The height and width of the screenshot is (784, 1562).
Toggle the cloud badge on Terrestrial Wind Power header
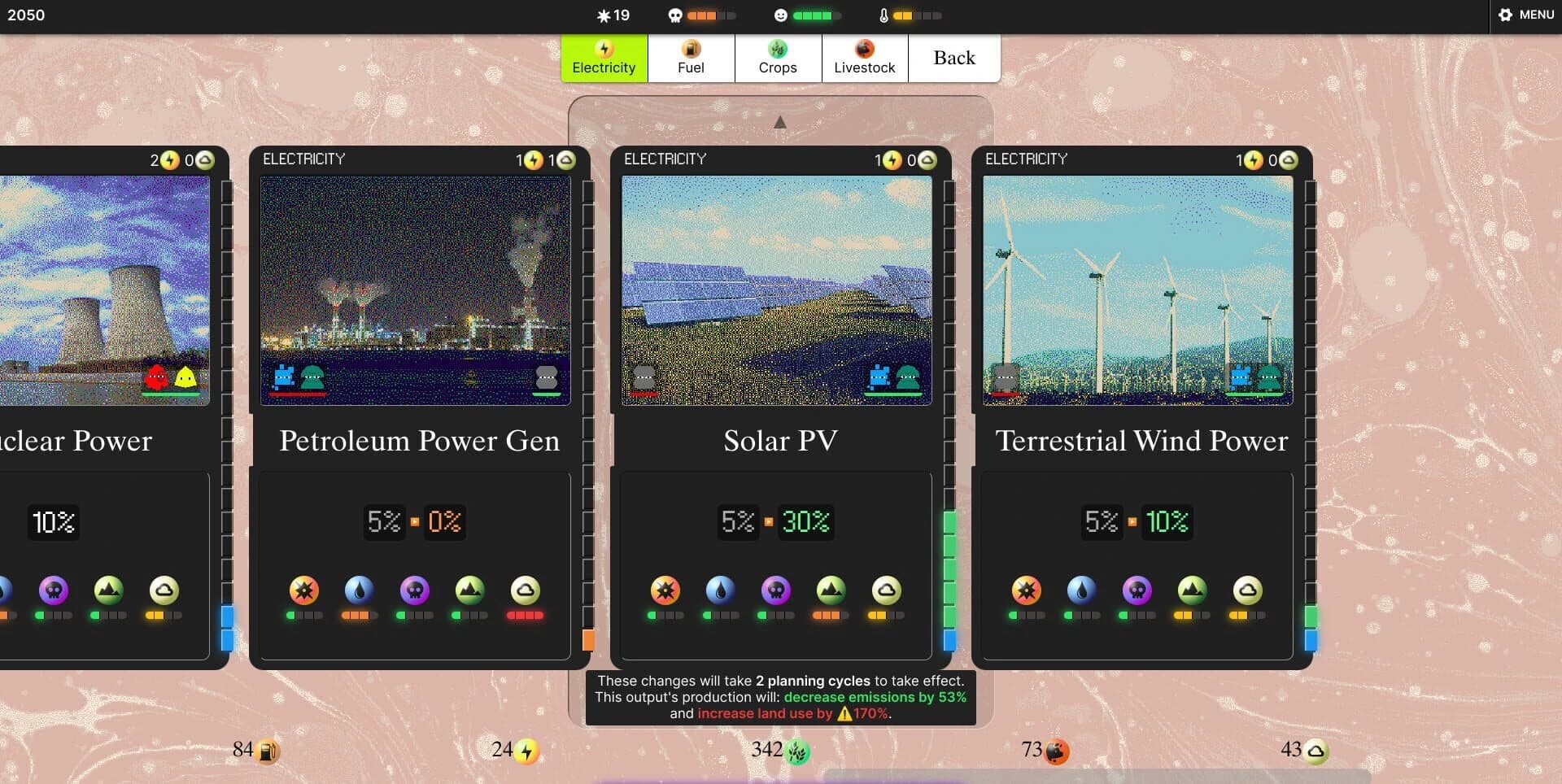pos(1286,162)
